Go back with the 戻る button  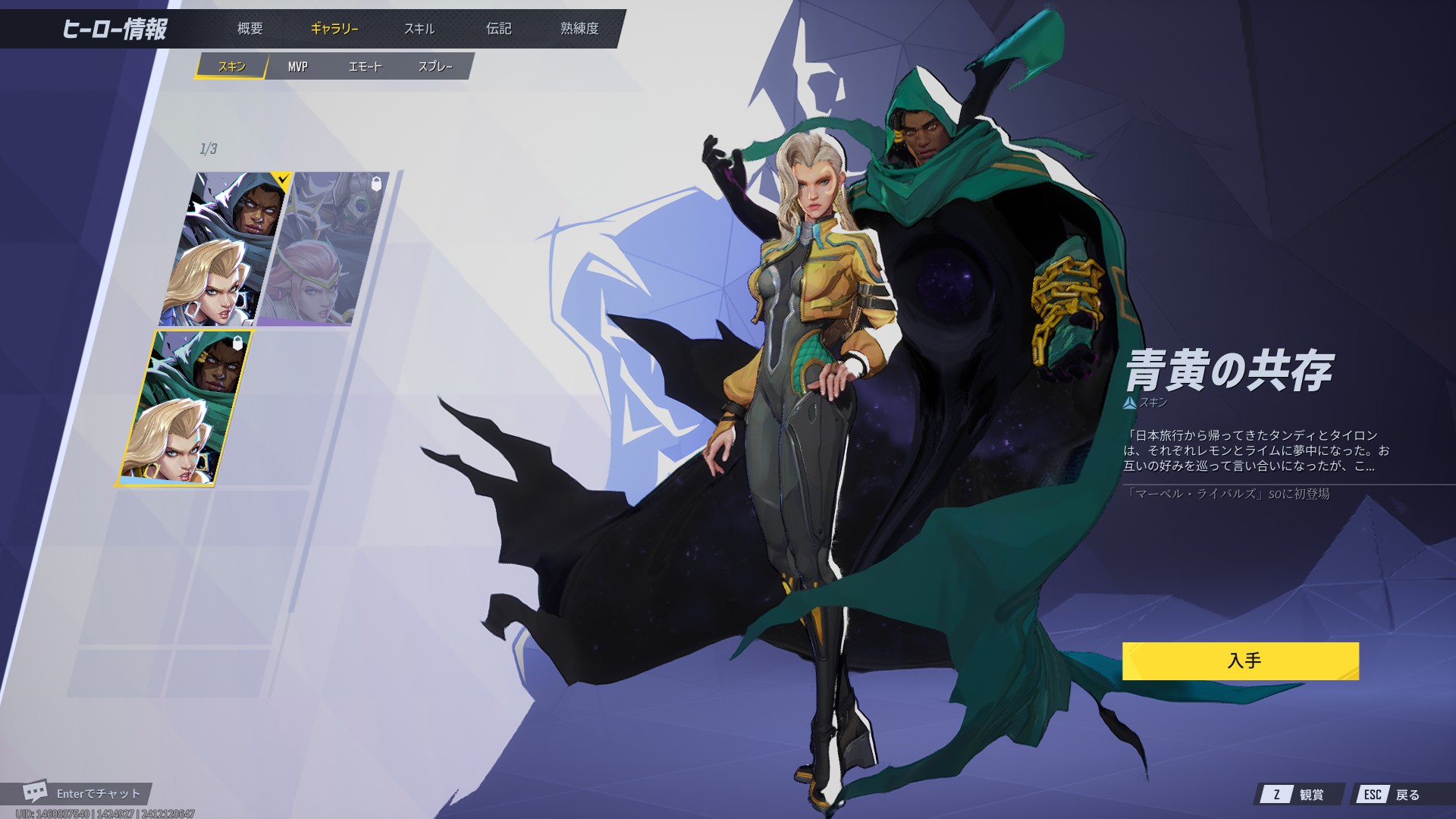(x=1395, y=794)
